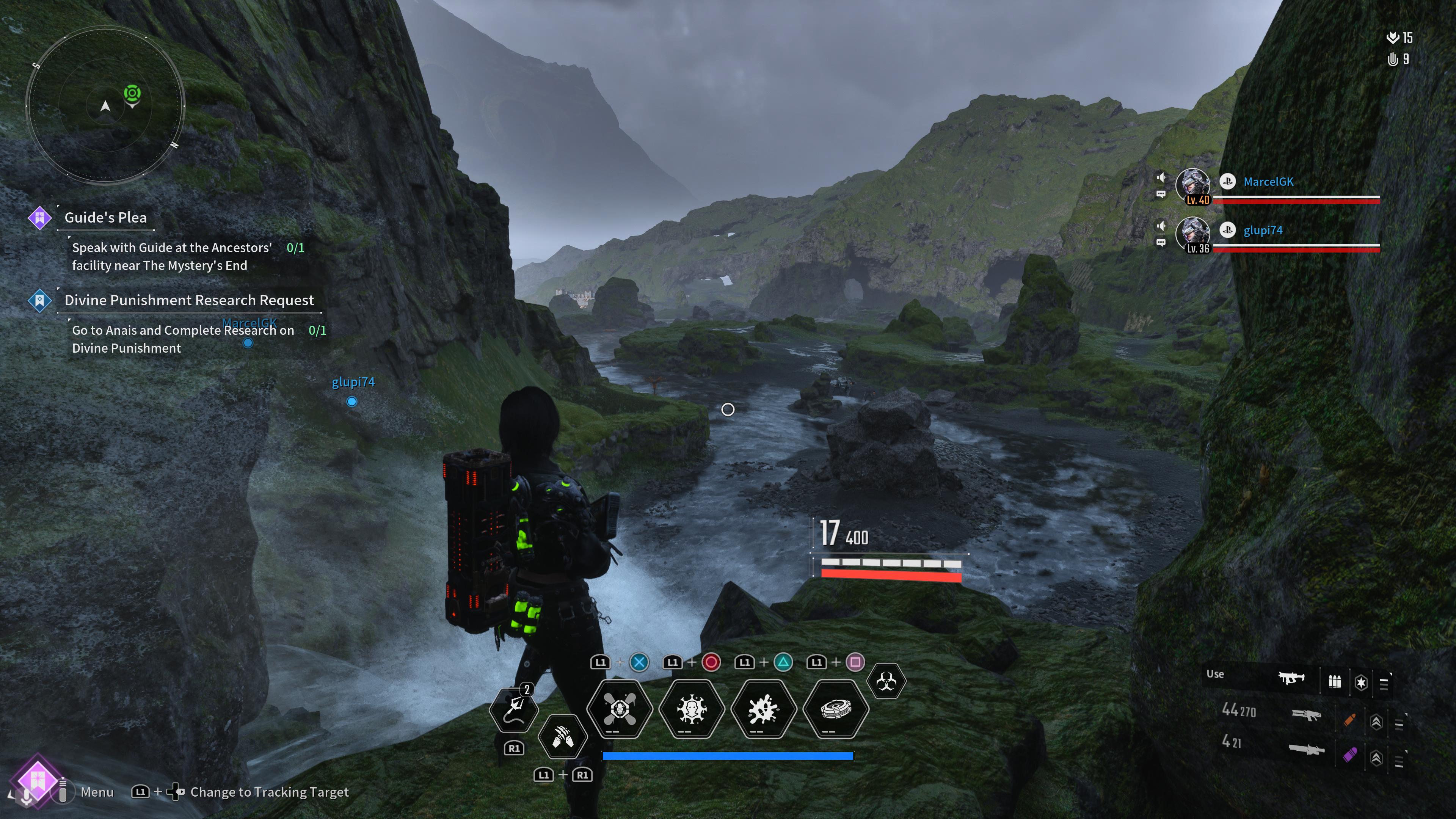1456x819 pixels.
Task: Select the Guide's Plea quest tracker
Action: coord(105,218)
